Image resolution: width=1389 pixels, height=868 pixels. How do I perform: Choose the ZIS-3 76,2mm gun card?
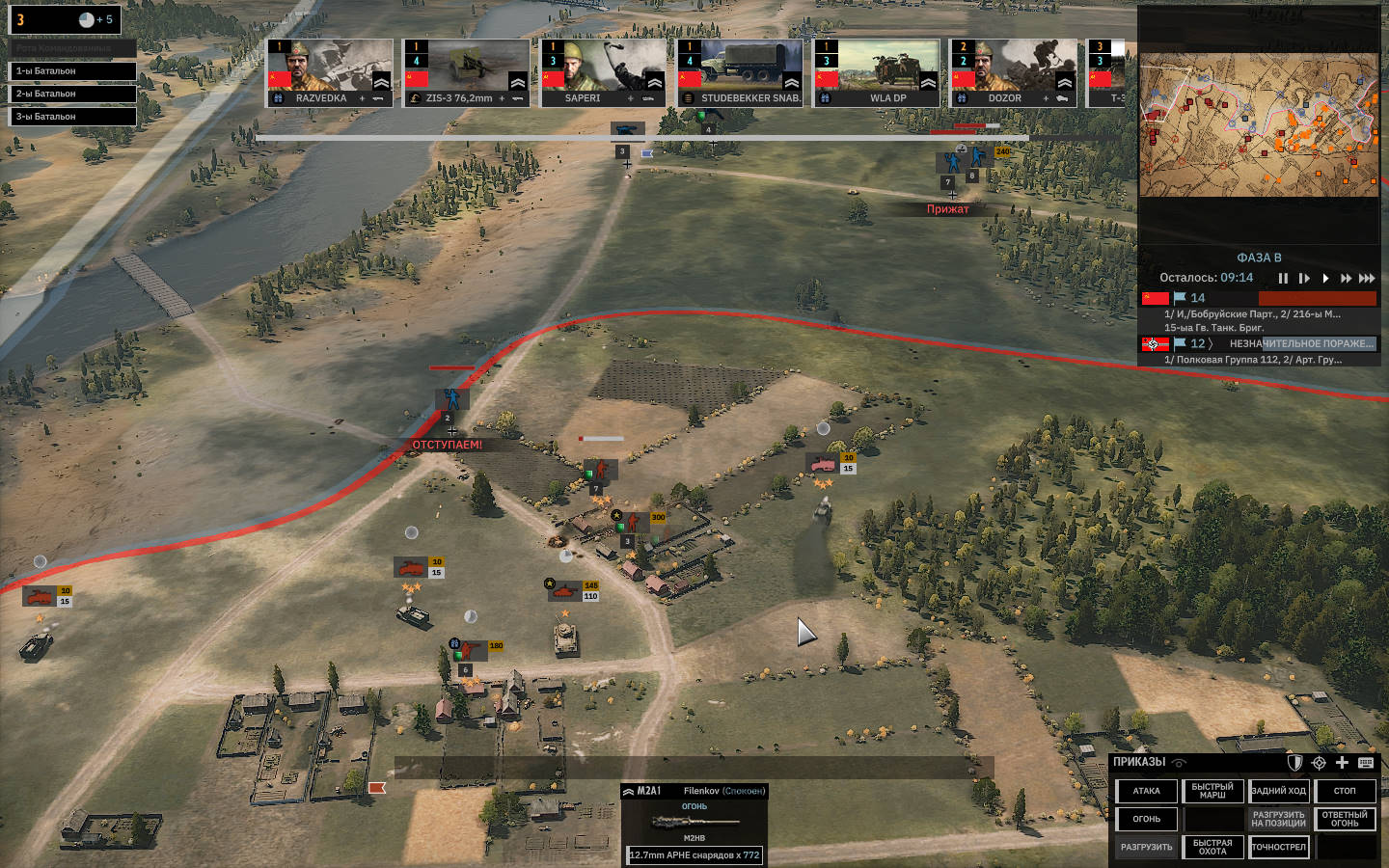467,72
